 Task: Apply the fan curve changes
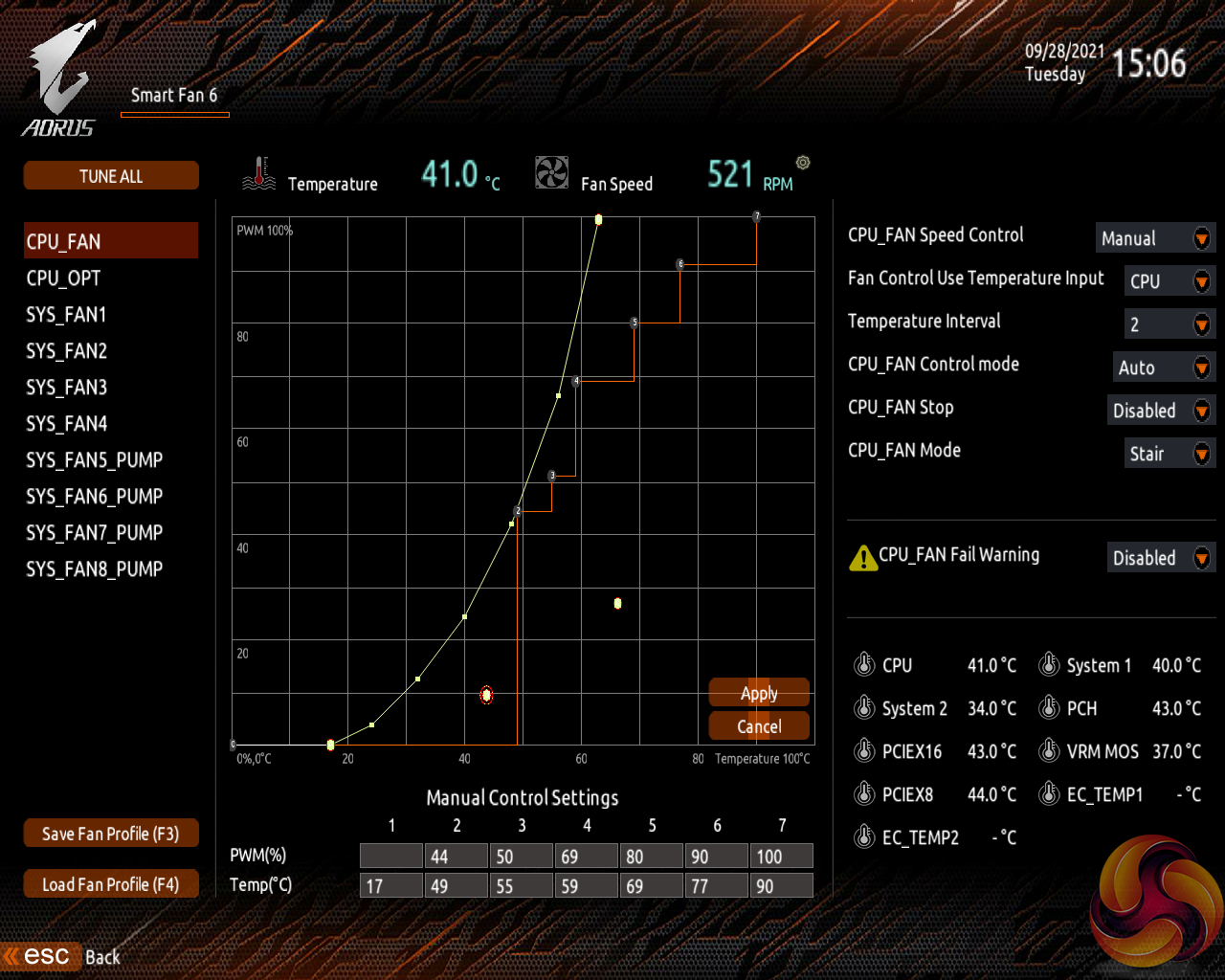[x=759, y=693]
